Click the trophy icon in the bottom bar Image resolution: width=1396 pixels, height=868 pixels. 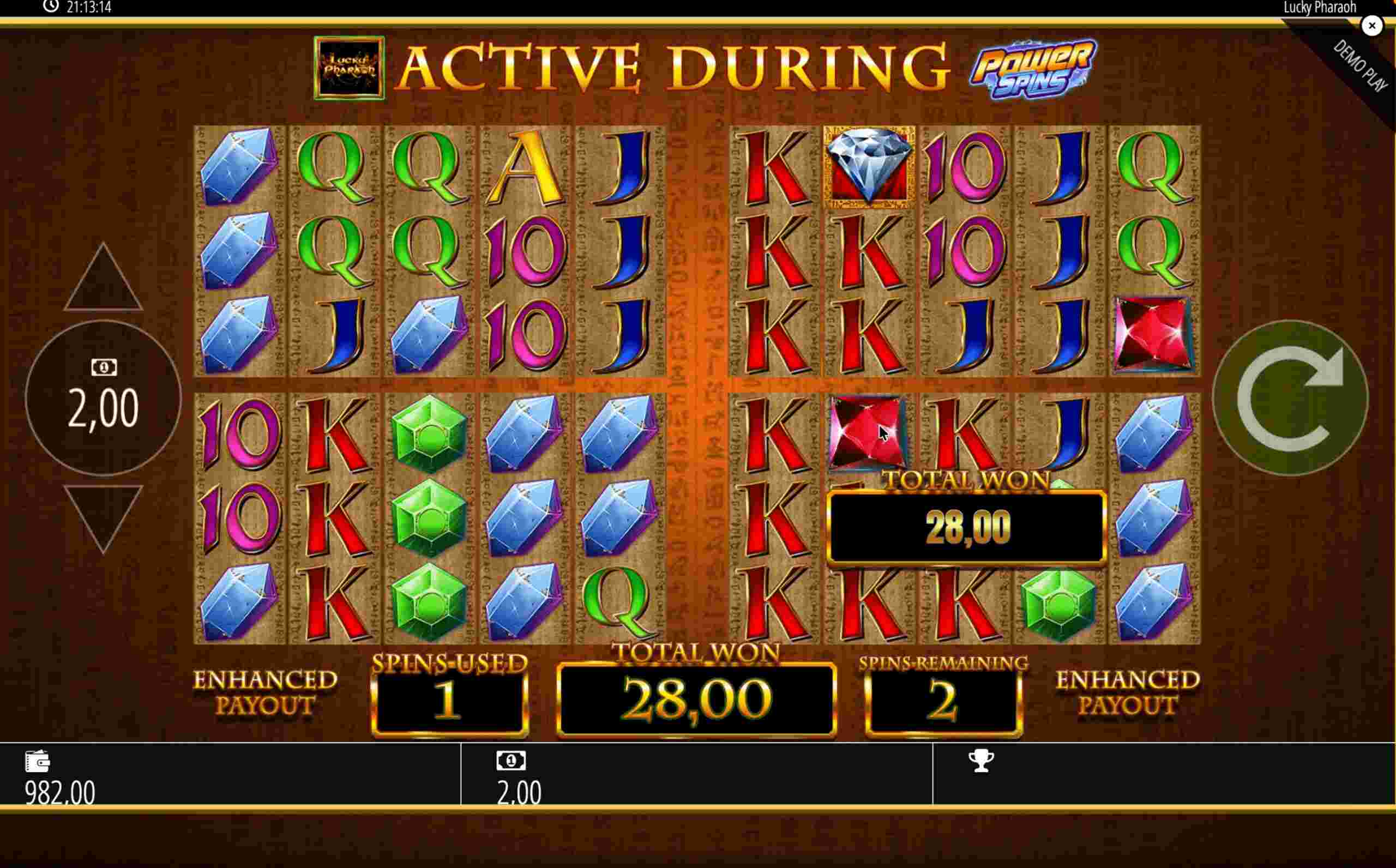[981, 761]
